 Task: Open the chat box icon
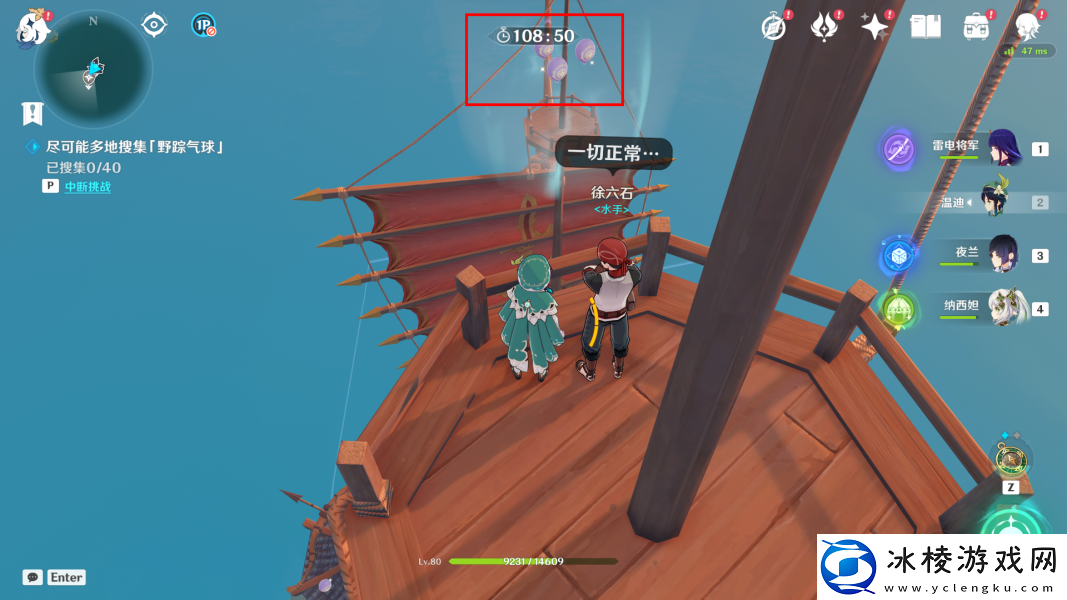click(x=33, y=577)
